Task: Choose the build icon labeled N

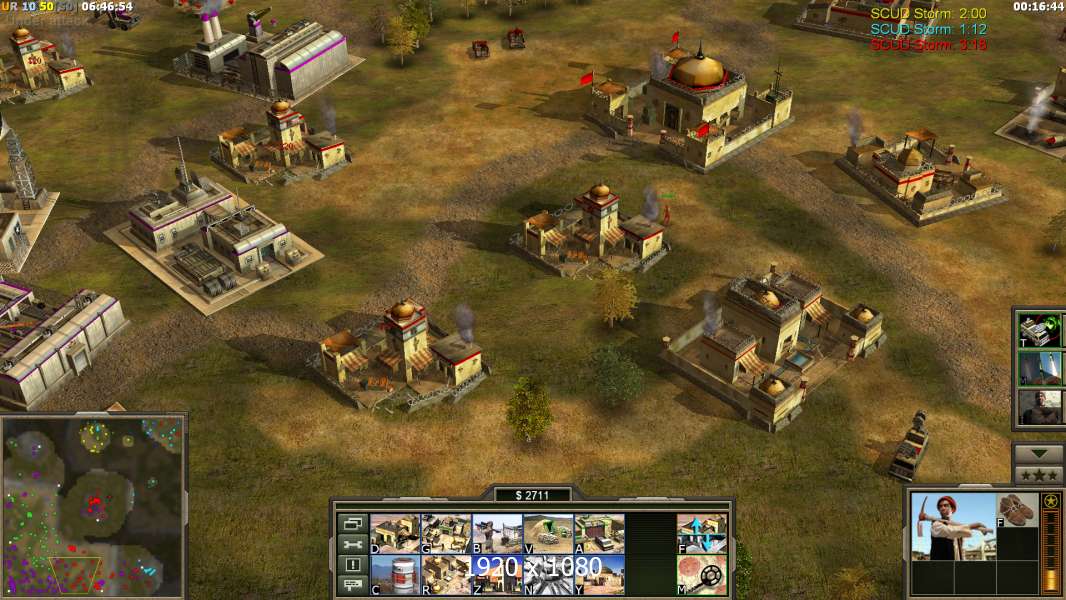Action: [x=548, y=575]
